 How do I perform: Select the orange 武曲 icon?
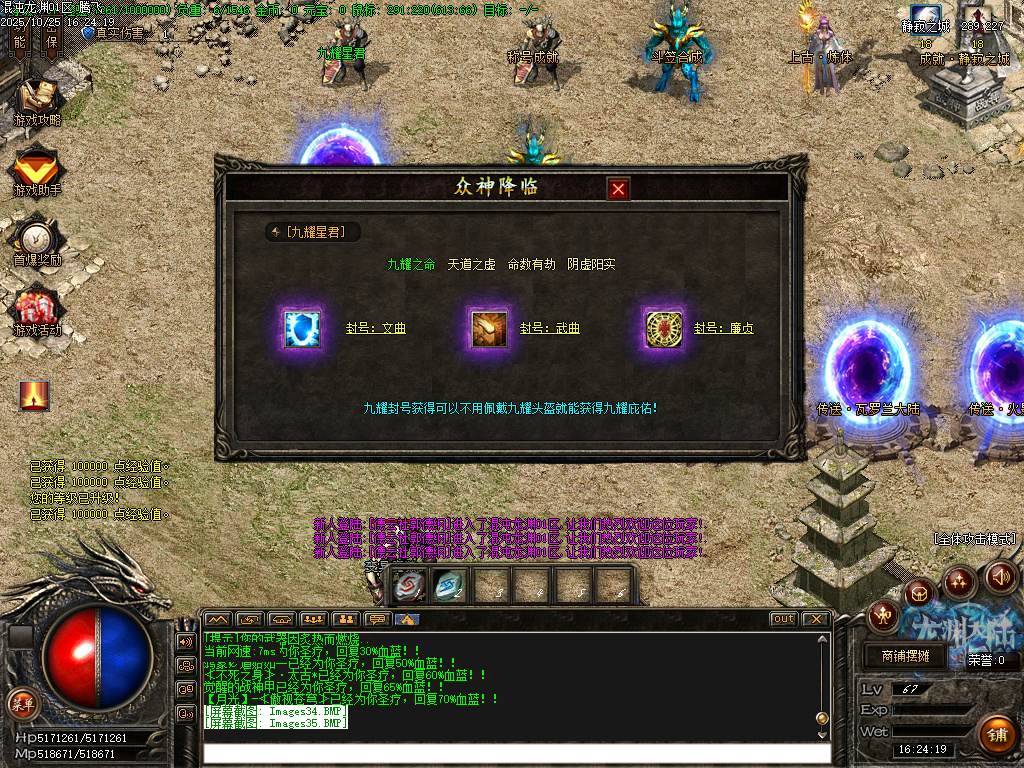490,328
